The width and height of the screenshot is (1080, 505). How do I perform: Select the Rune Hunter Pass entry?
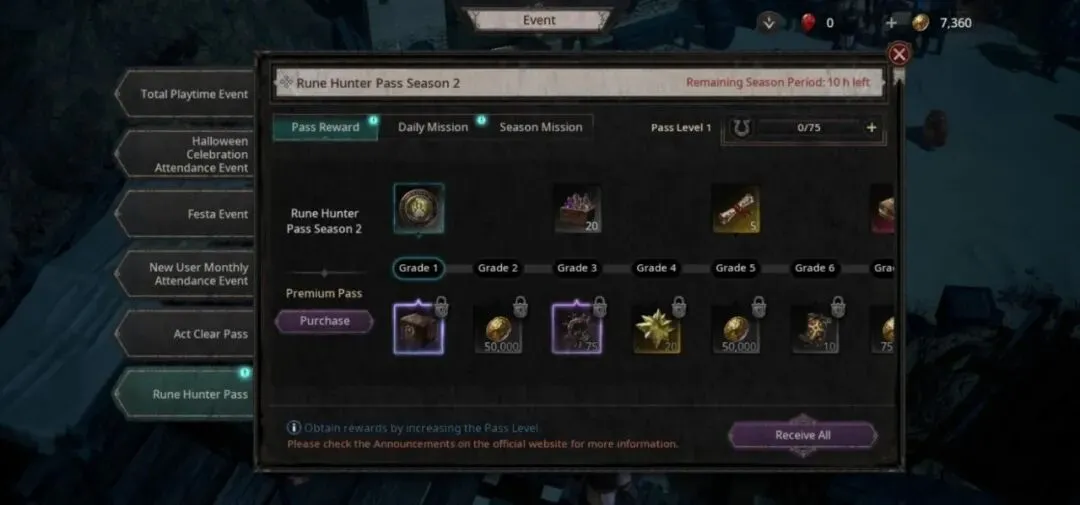[x=195, y=394]
